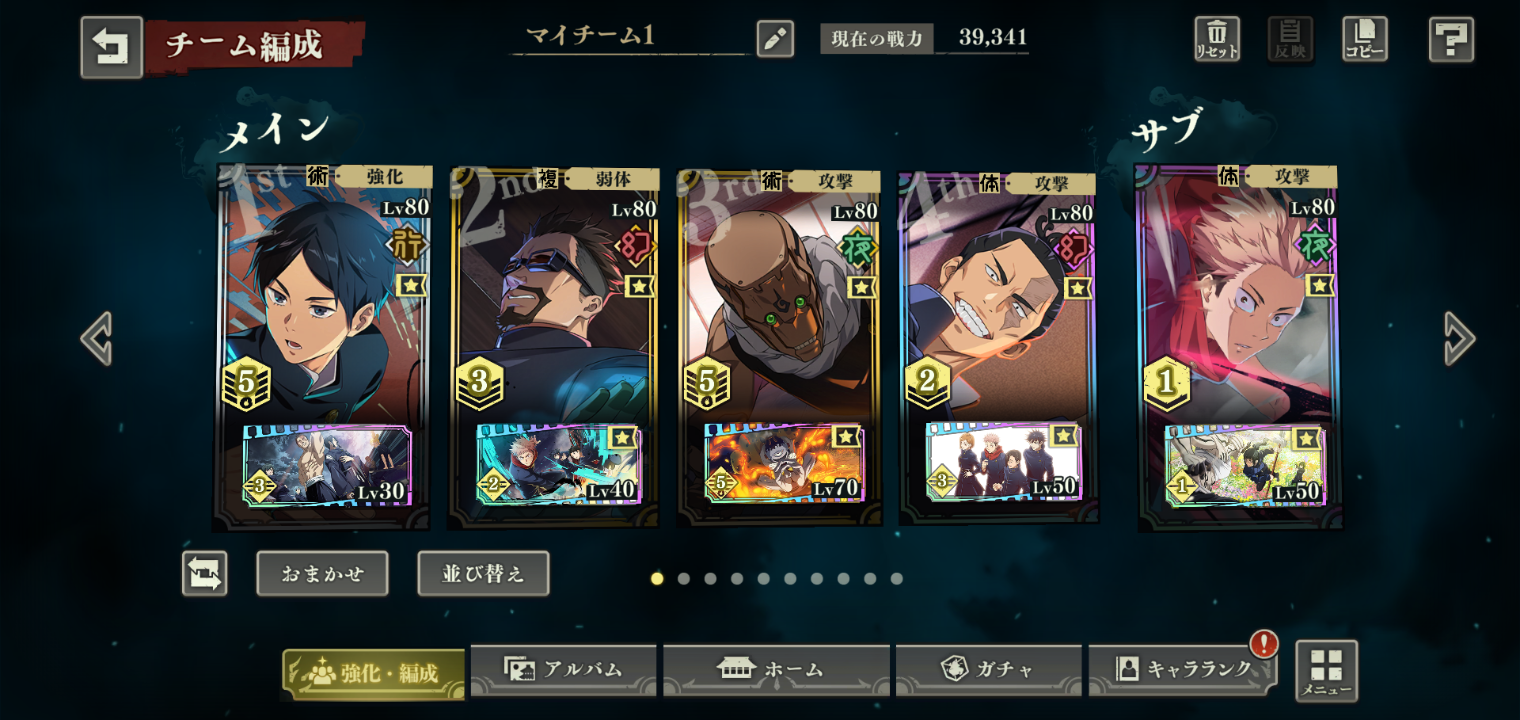Open the ガチャ tab
Screen dimensions: 1520x720
click(988, 669)
